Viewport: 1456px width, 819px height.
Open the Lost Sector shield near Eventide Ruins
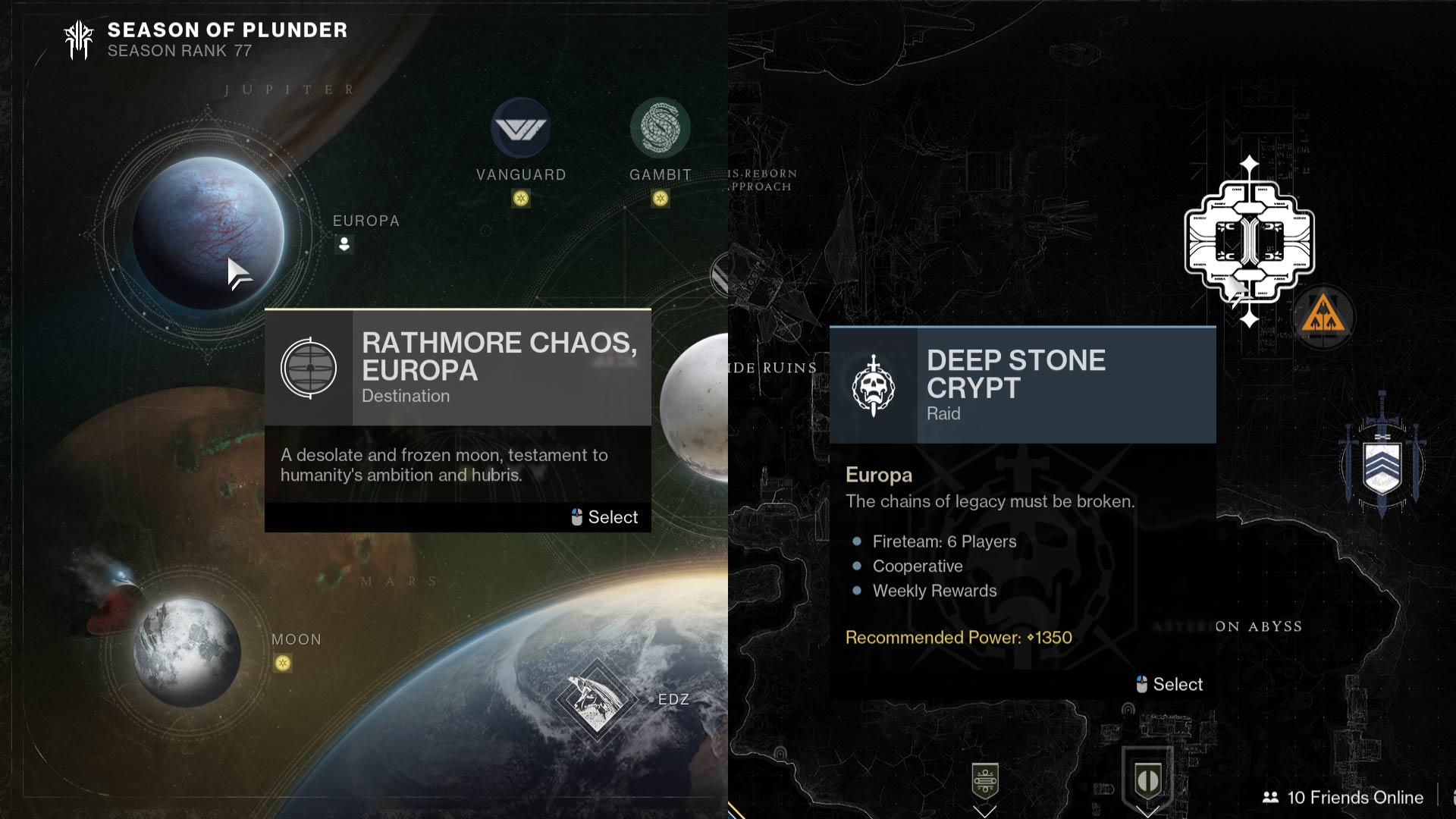pyautogui.click(x=984, y=781)
